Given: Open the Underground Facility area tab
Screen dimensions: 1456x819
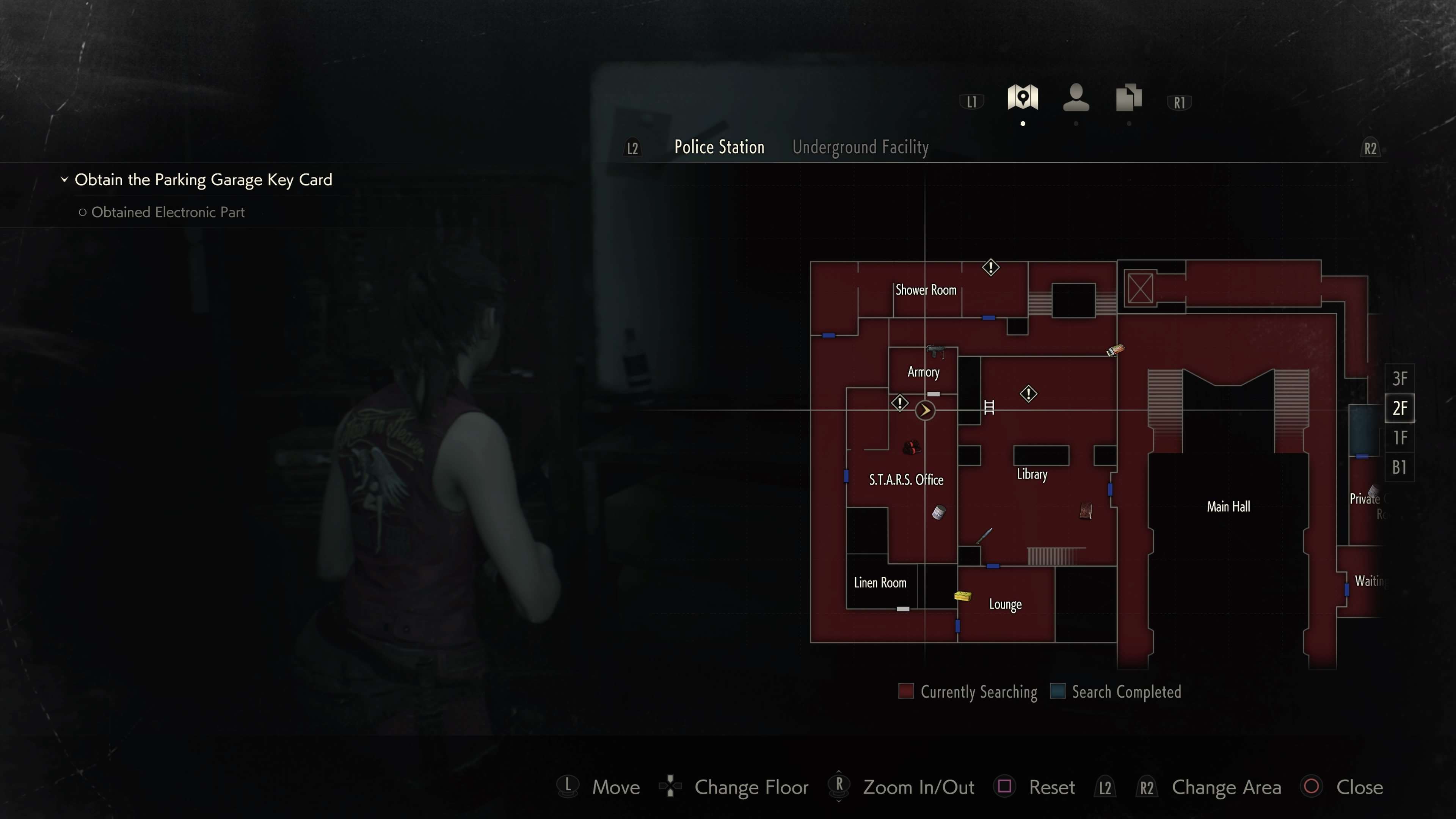Looking at the screenshot, I should (860, 147).
